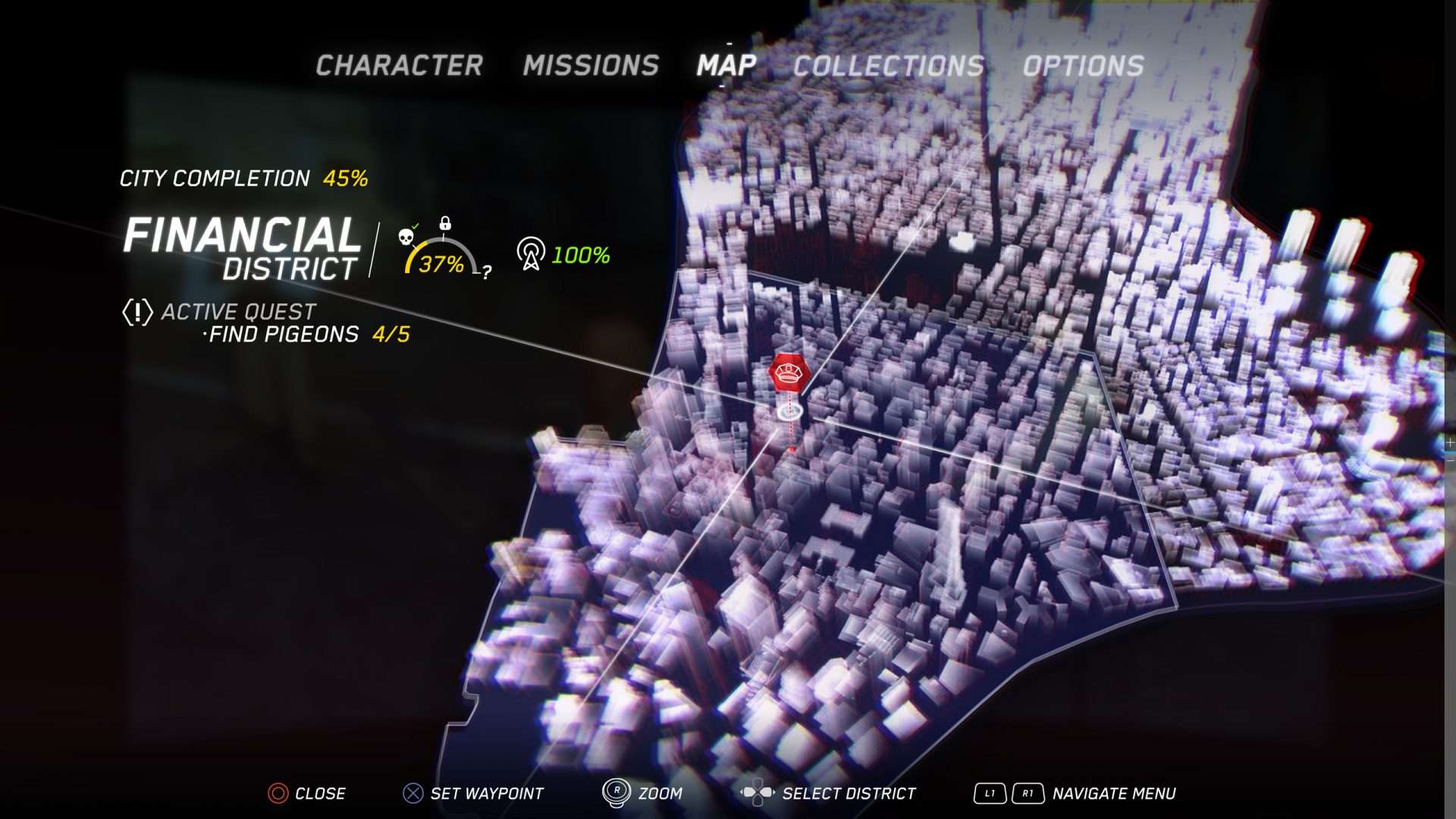The width and height of the screenshot is (1456, 819).
Task: Click the skull crime completion icon
Action: (x=406, y=237)
